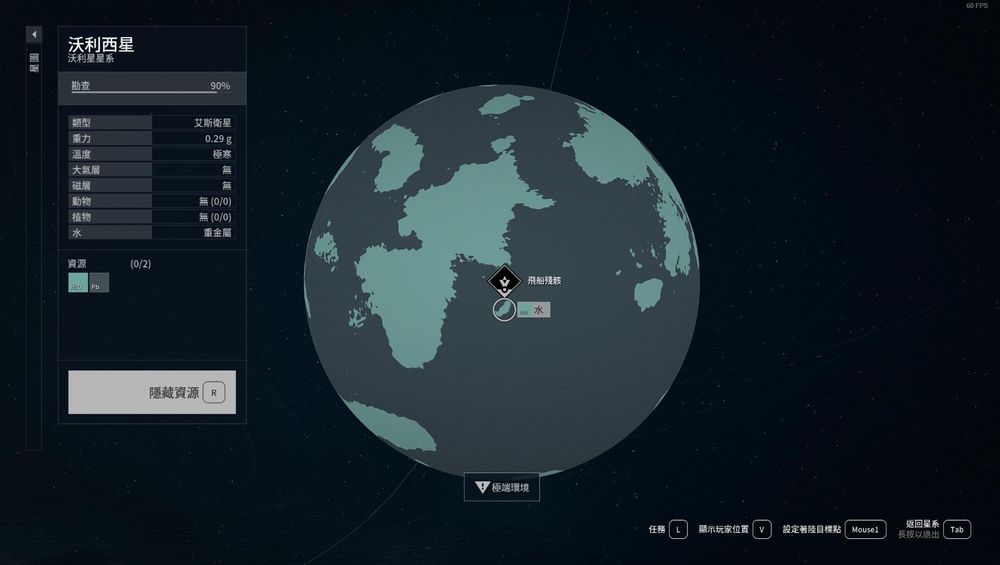1000x565 pixels.
Task: Select the H2O water resource icon
Action: tap(77, 283)
